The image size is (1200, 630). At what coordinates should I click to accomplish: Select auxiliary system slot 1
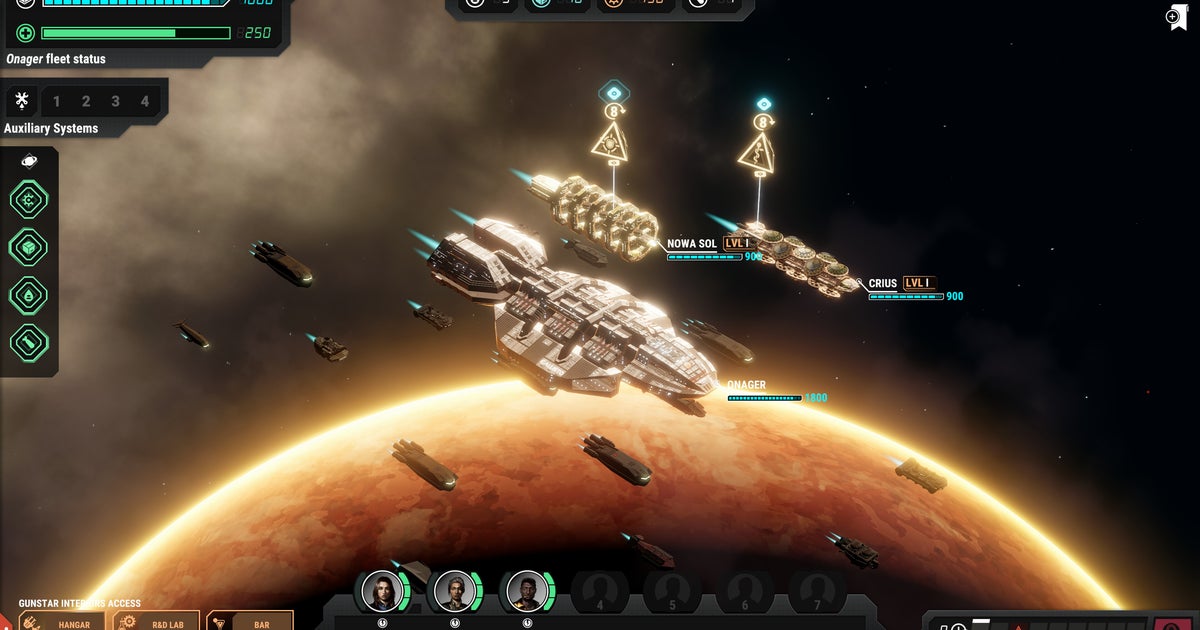[x=57, y=101]
